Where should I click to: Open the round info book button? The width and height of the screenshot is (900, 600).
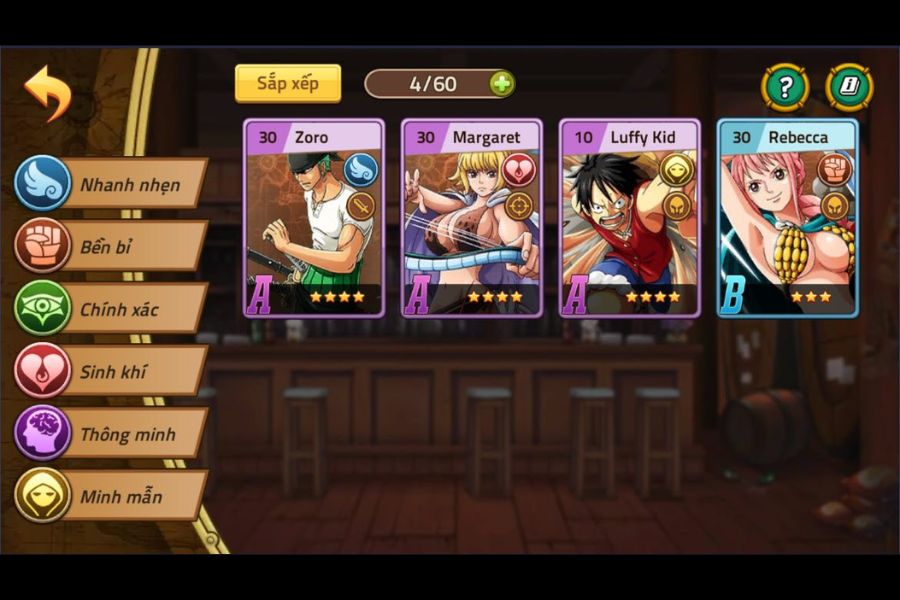coord(849,87)
